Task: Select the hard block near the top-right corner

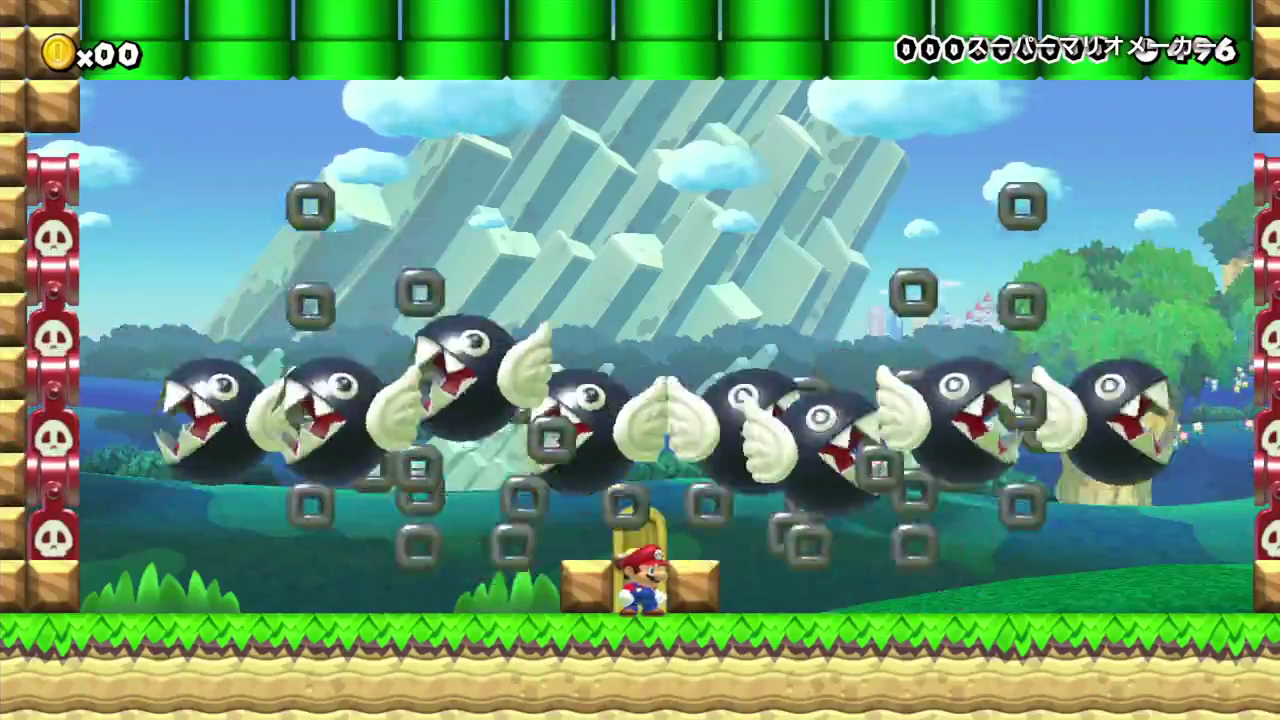Action: [1021, 207]
